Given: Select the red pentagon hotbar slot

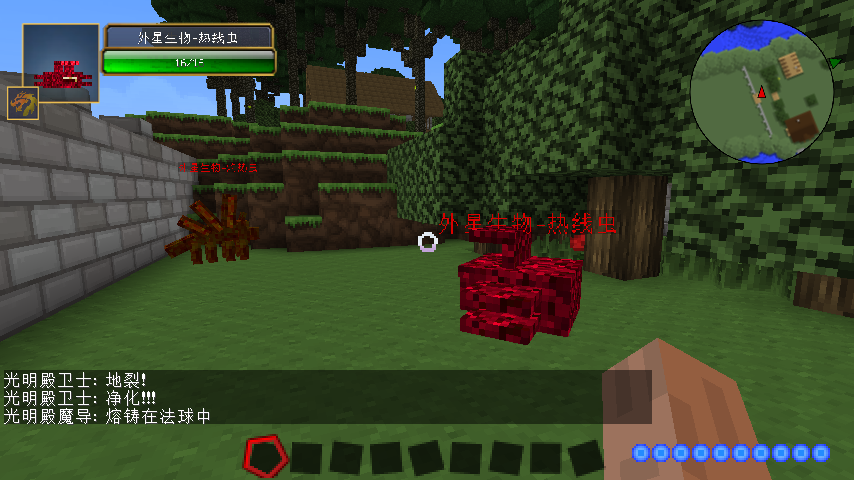Looking at the screenshot, I should pyautogui.click(x=265, y=455).
